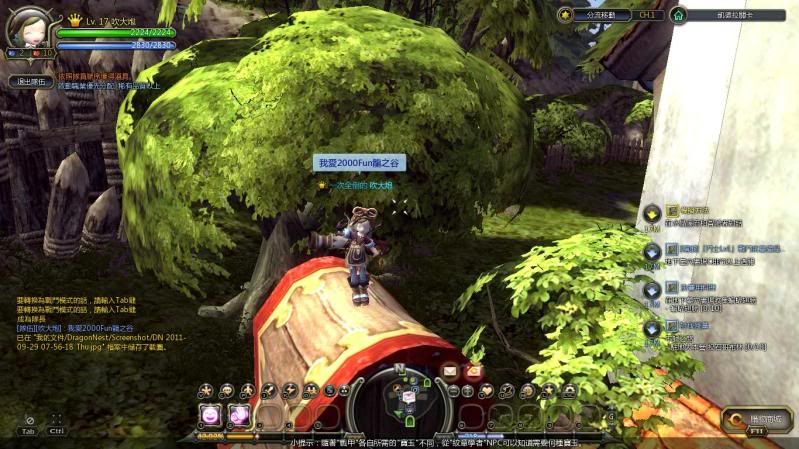Click the orange icon beside the envelope
This screenshot has width=799, height=449.
(474, 370)
